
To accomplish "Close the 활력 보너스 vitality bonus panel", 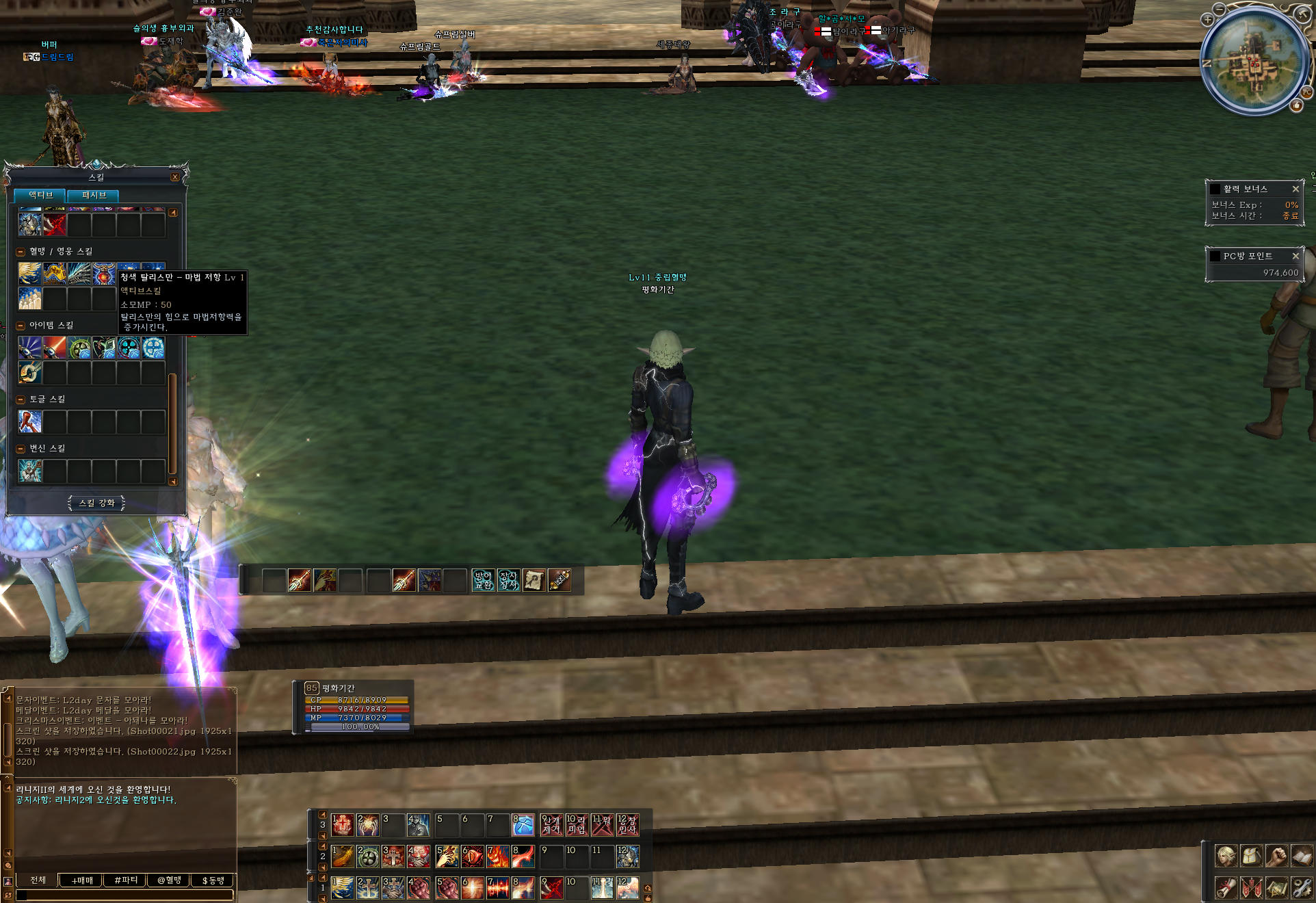I will tap(1295, 189).
